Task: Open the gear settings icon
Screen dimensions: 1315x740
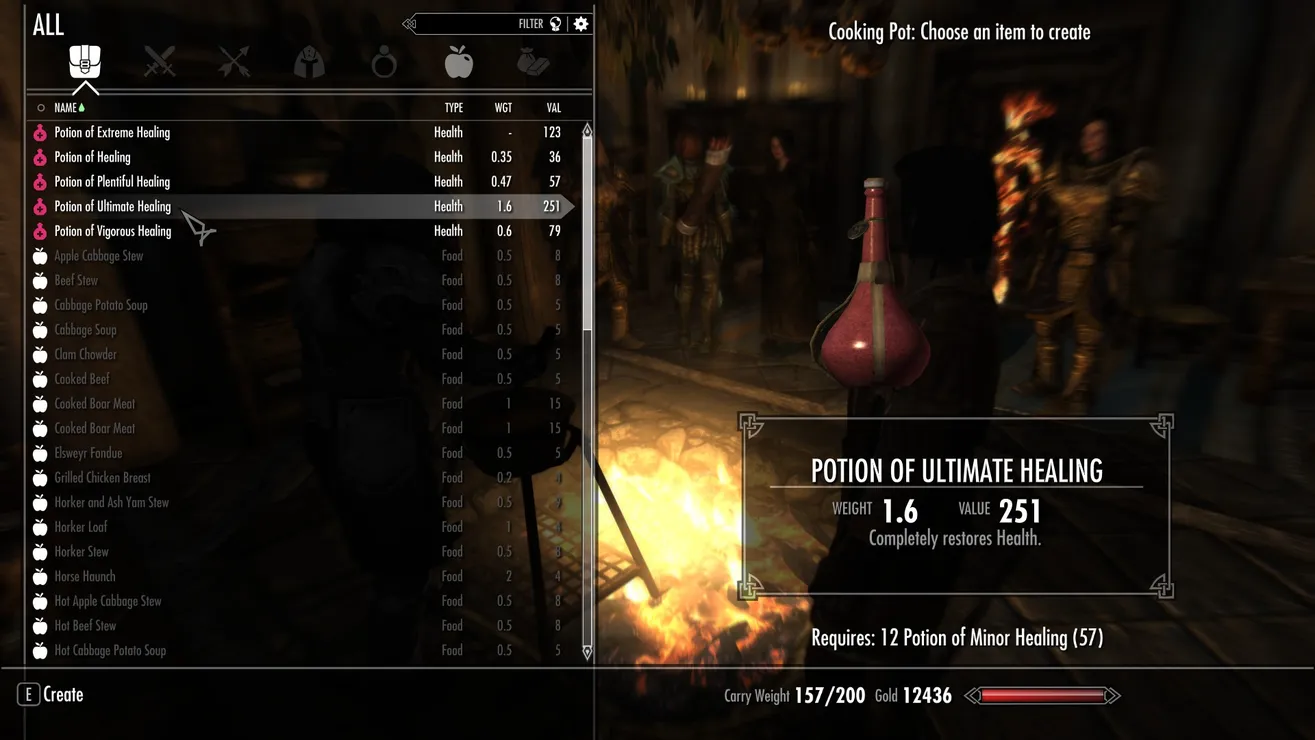Action: (x=581, y=24)
